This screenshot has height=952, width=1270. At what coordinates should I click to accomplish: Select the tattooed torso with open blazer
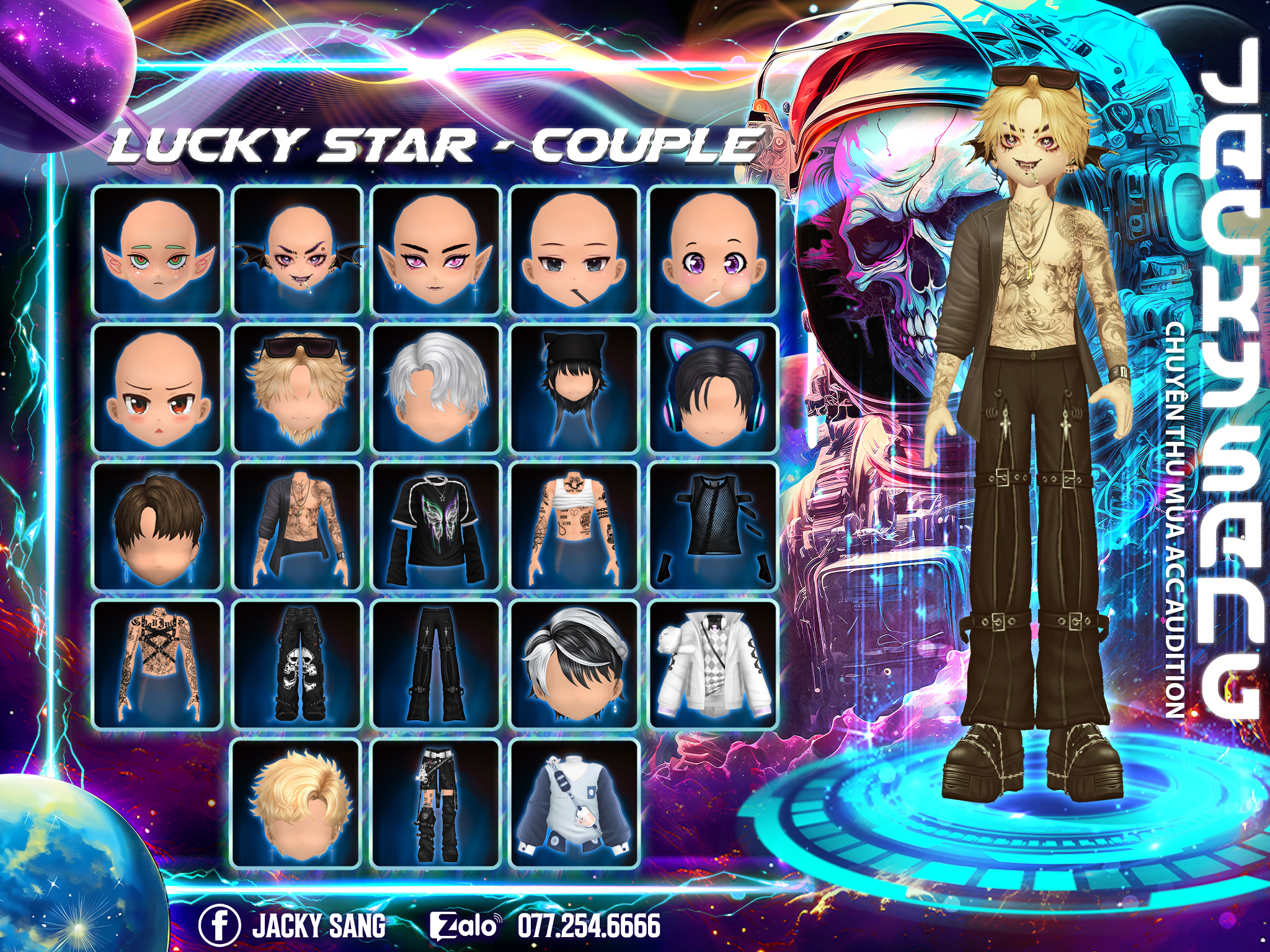point(297,527)
